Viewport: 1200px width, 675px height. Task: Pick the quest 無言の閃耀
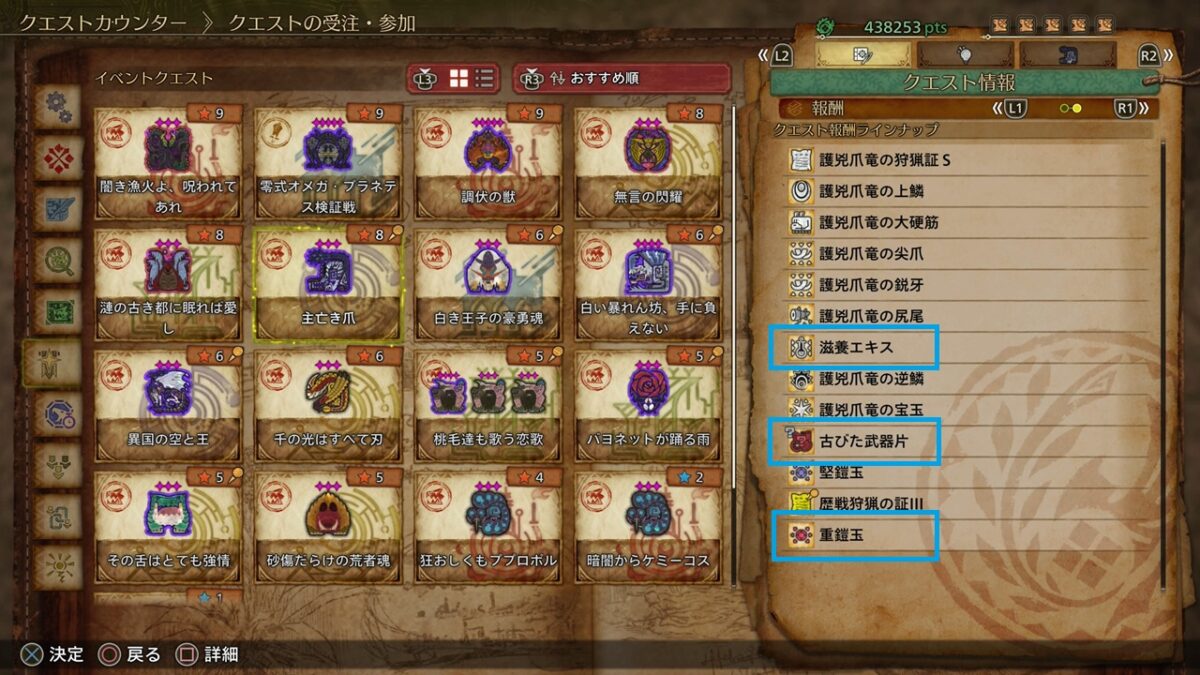tap(648, 163)
